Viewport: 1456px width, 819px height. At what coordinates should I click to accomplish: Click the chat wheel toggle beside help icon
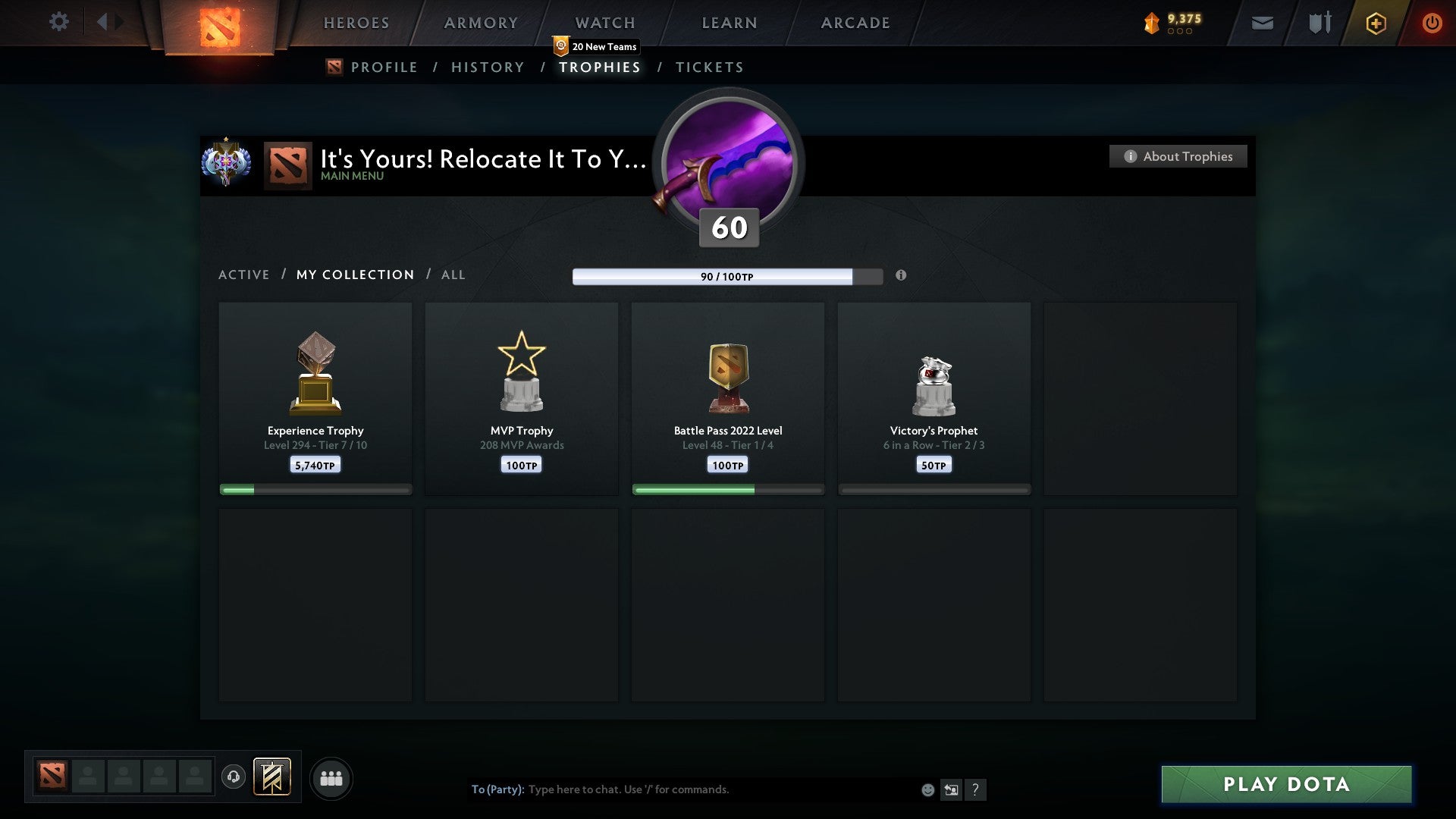[x=952, y=790]
